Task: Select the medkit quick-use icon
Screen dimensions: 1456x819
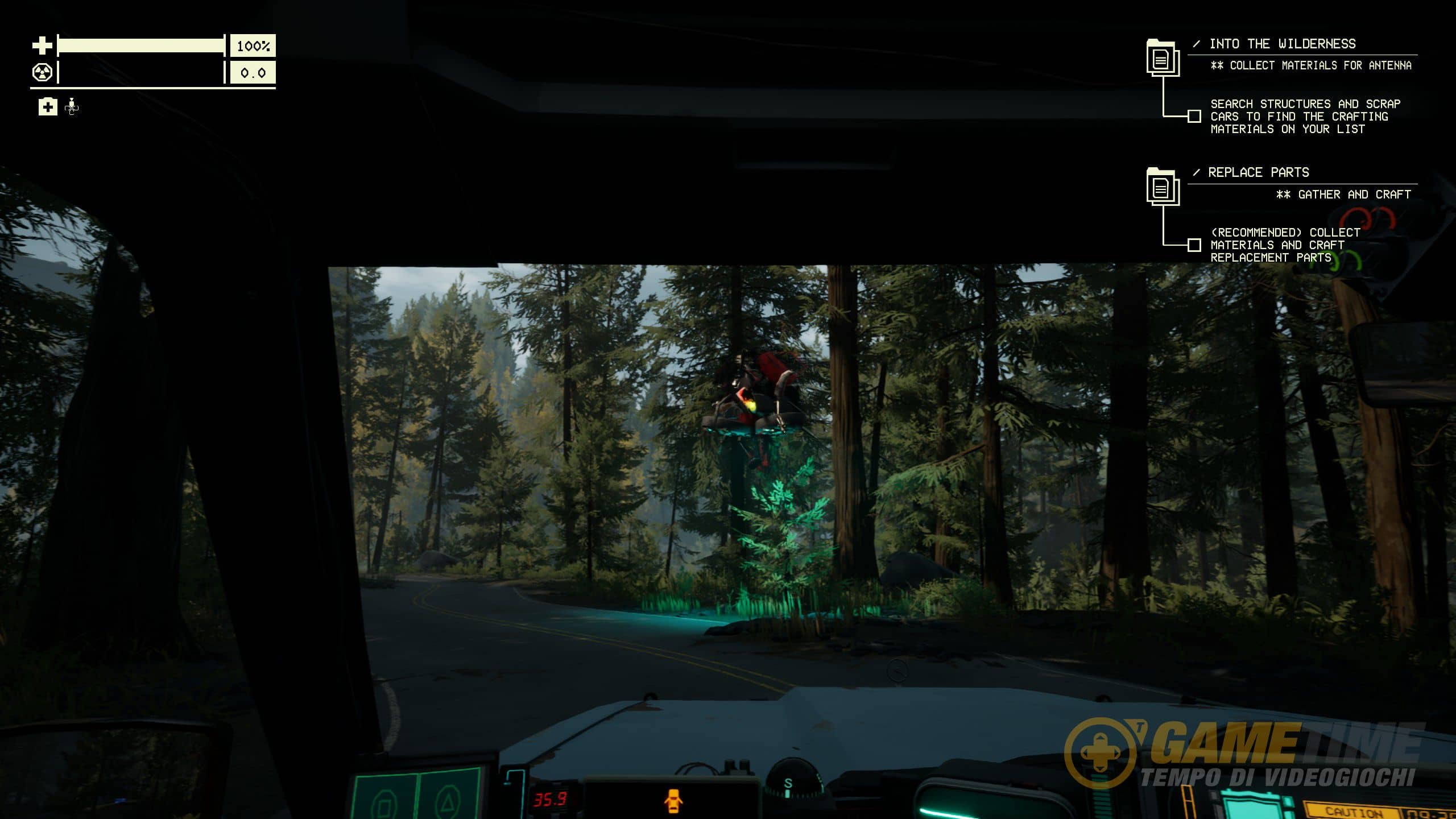Action: coord(48,106)
